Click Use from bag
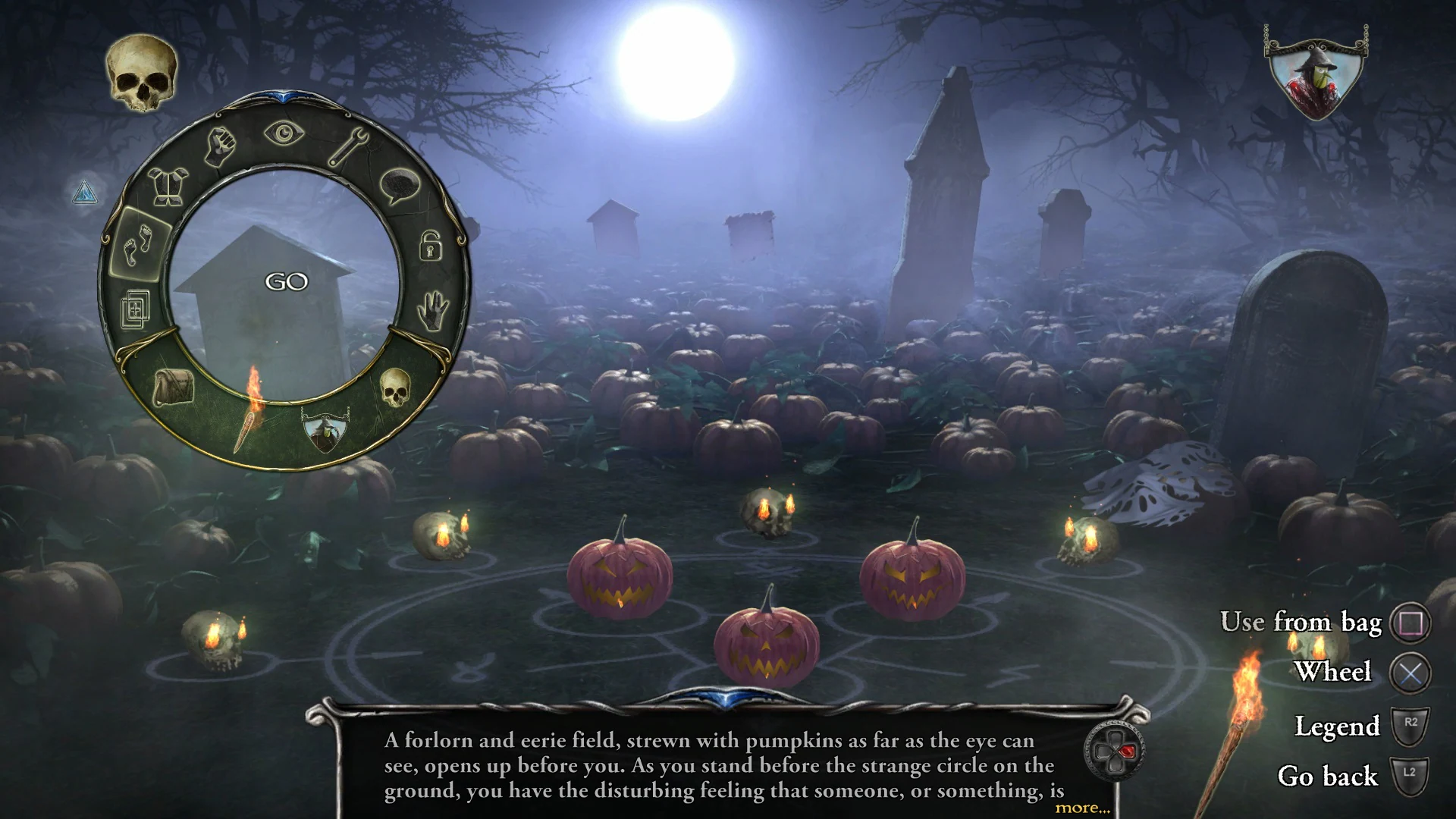This screenshot has width=1456, height=819. (1303, 623)
